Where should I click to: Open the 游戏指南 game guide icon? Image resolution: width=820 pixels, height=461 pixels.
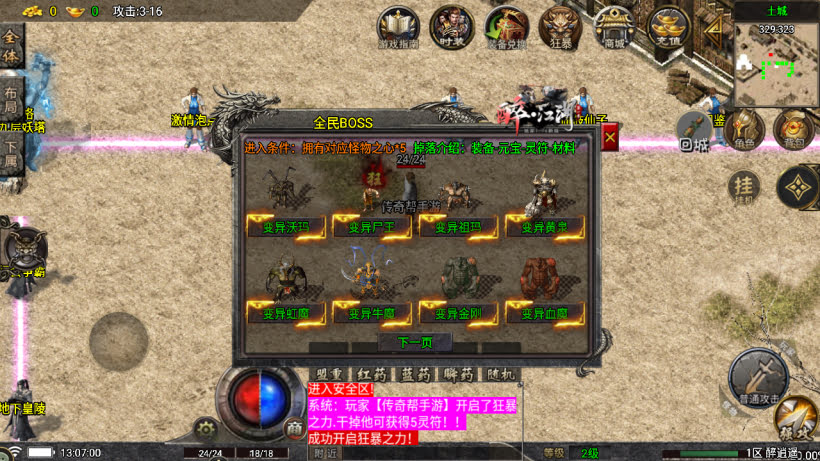click(x=398, y=27)
